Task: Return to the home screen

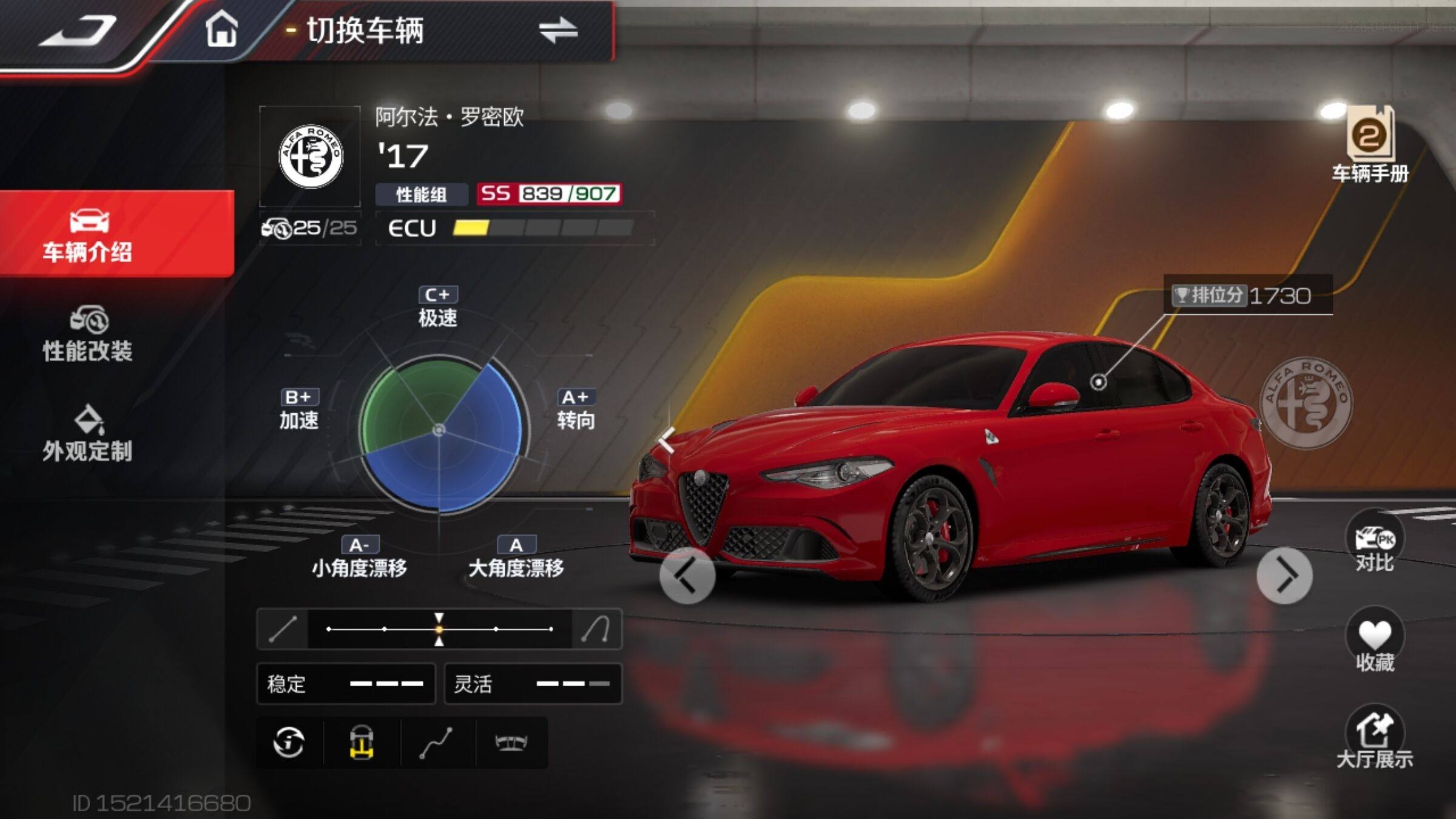Action: [x=221, y=30]
